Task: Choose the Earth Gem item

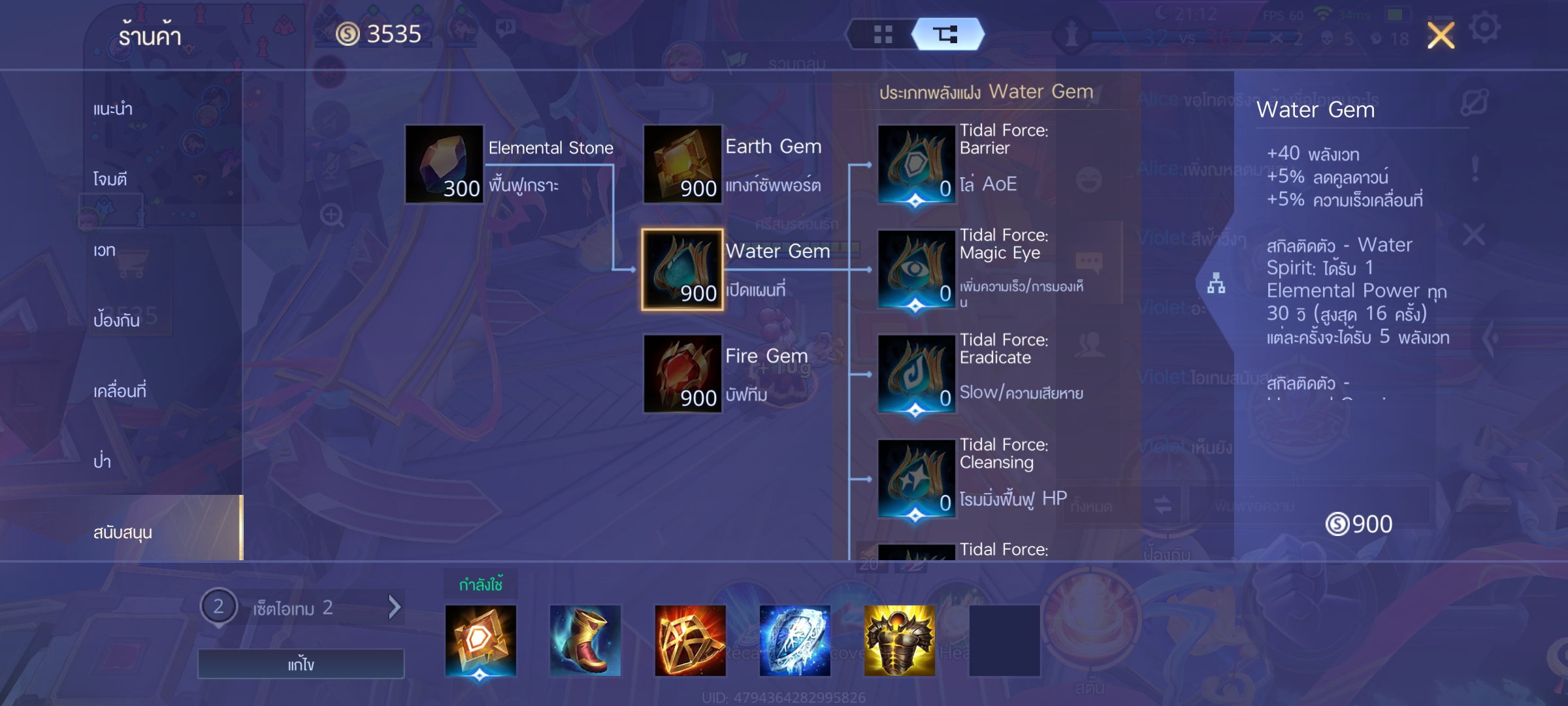Action: pos(682,164)
